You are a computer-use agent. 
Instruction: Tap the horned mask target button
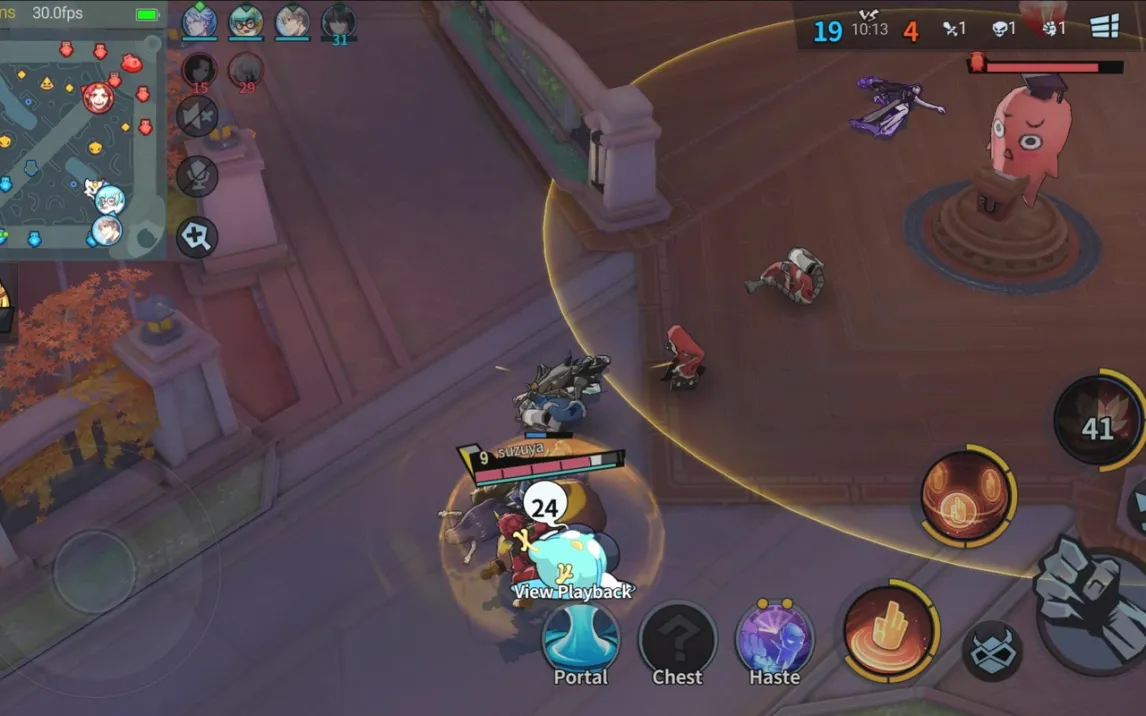coord(991,650)
